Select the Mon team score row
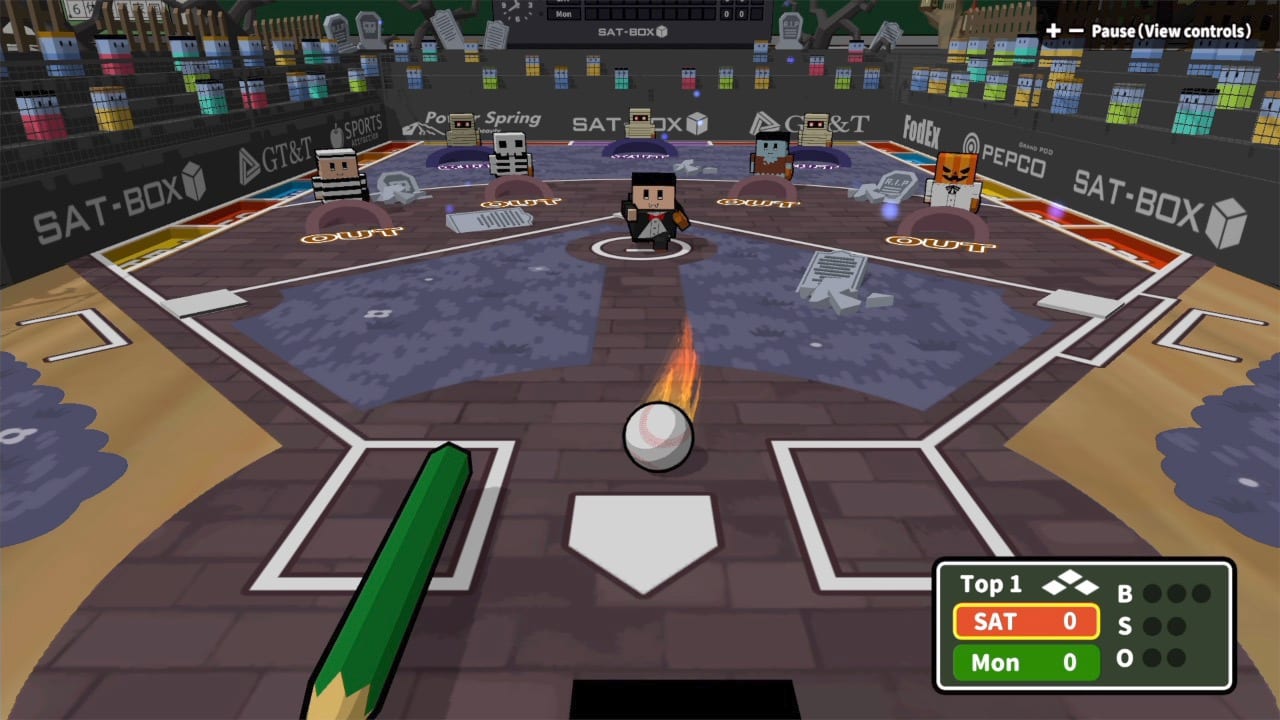The image size is (1280, 720). point(1025,661)
